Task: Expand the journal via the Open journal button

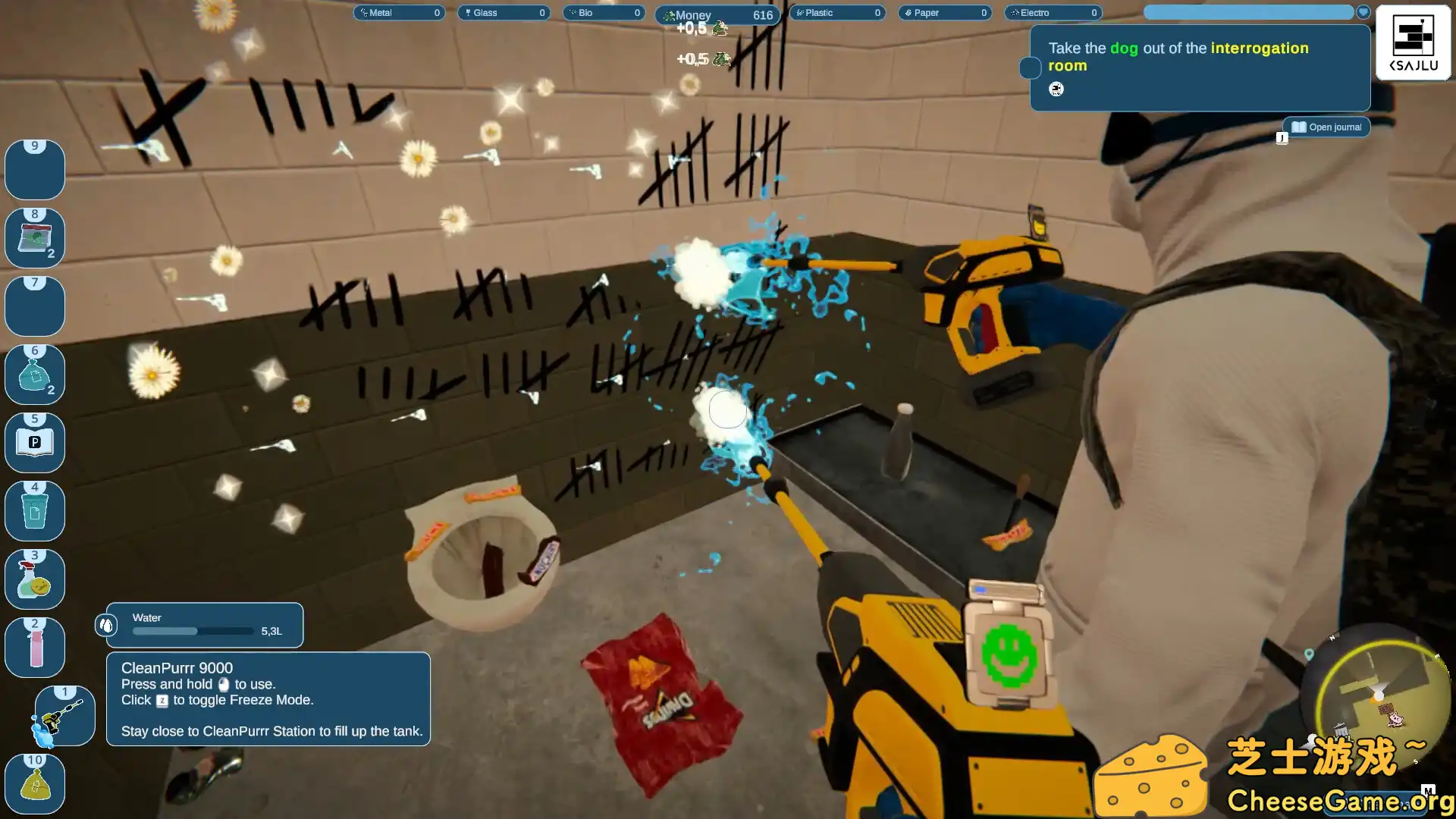Action: click(x=1326, y=127)
